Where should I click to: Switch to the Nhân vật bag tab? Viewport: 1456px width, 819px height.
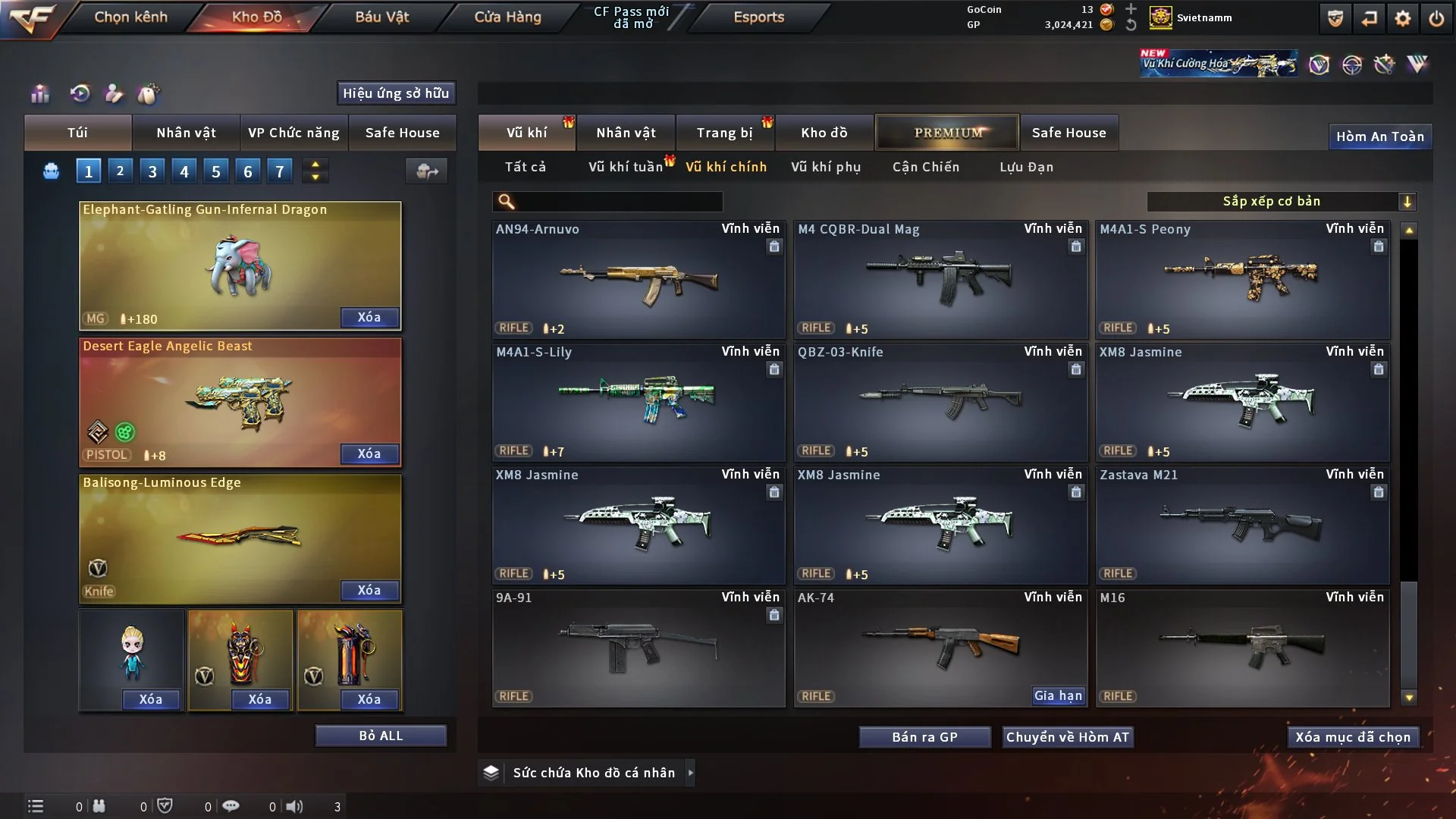tap(186, 133)
